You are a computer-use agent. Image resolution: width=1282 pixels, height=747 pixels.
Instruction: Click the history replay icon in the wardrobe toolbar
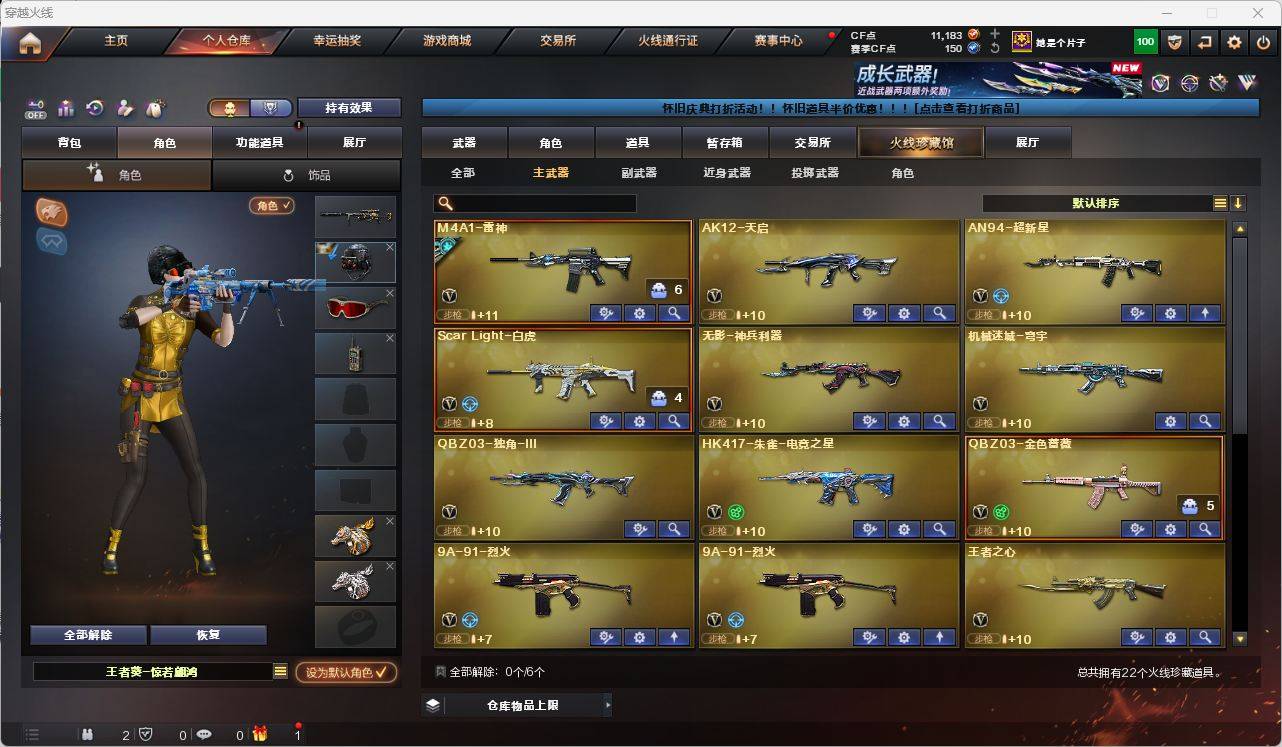point(93,107)
